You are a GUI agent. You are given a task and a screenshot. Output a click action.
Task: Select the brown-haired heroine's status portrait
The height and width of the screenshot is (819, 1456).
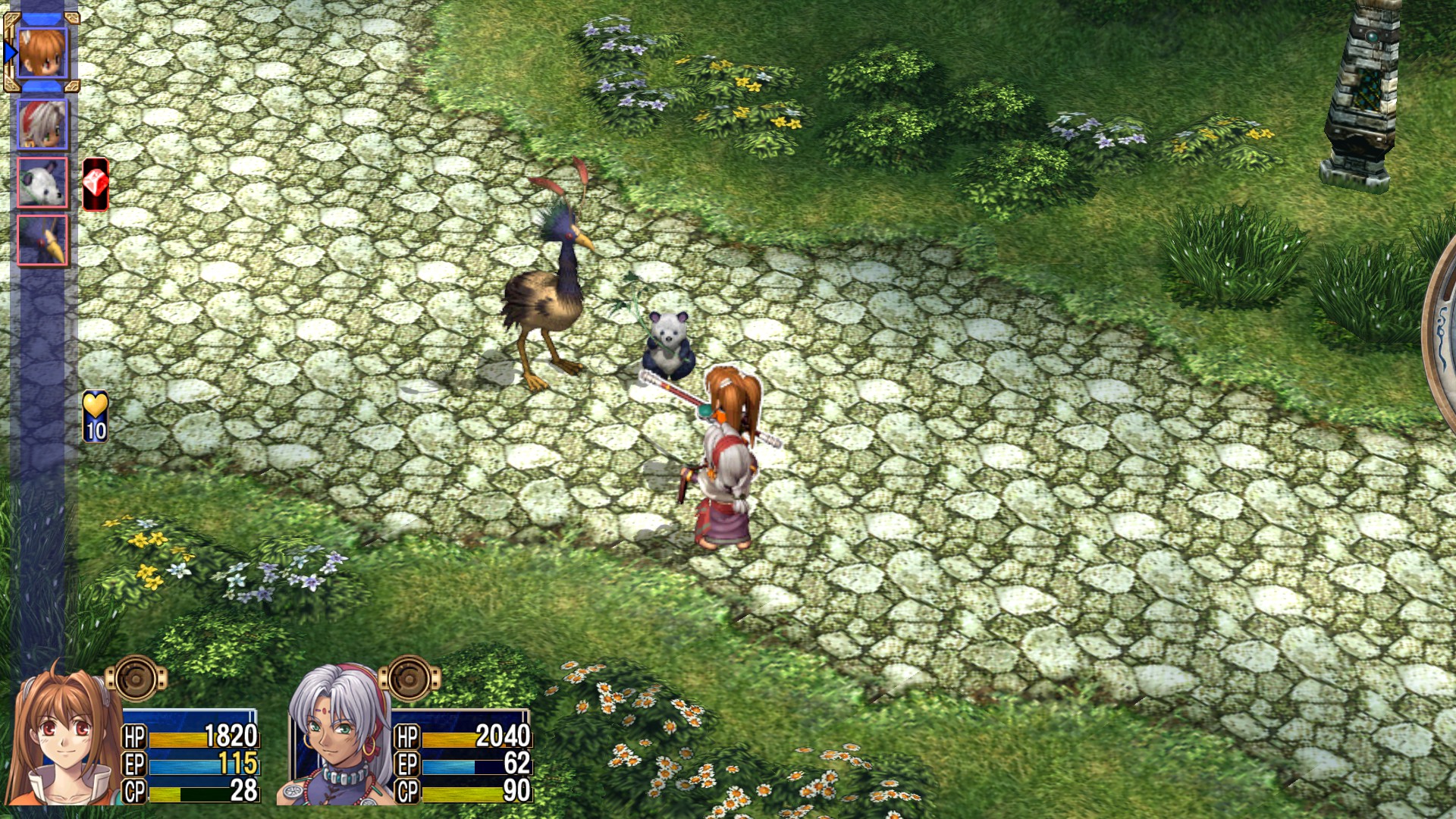coord(61,736)
